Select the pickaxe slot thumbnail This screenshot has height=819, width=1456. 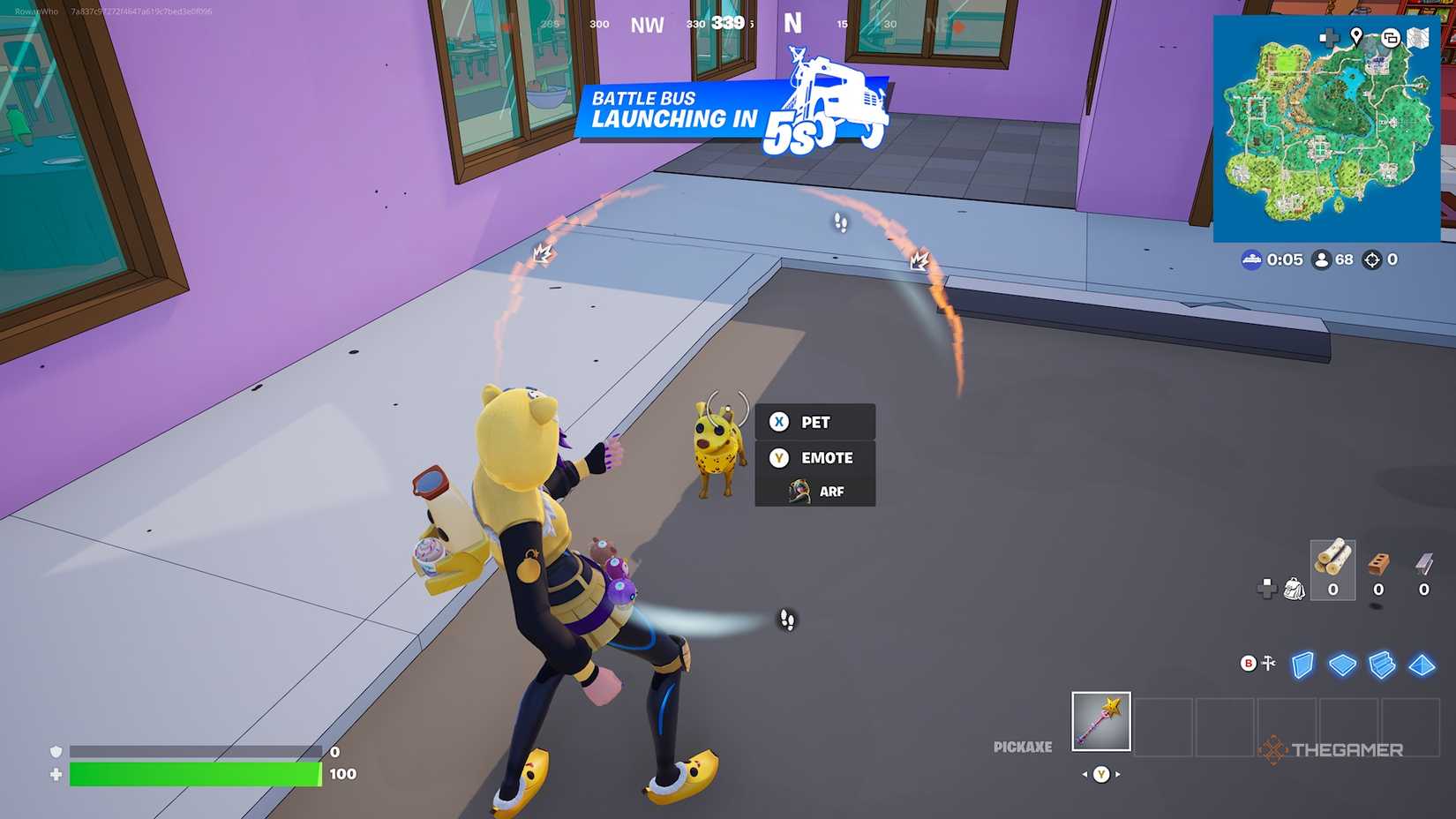pyautogui.click(x=1100, y=720)
